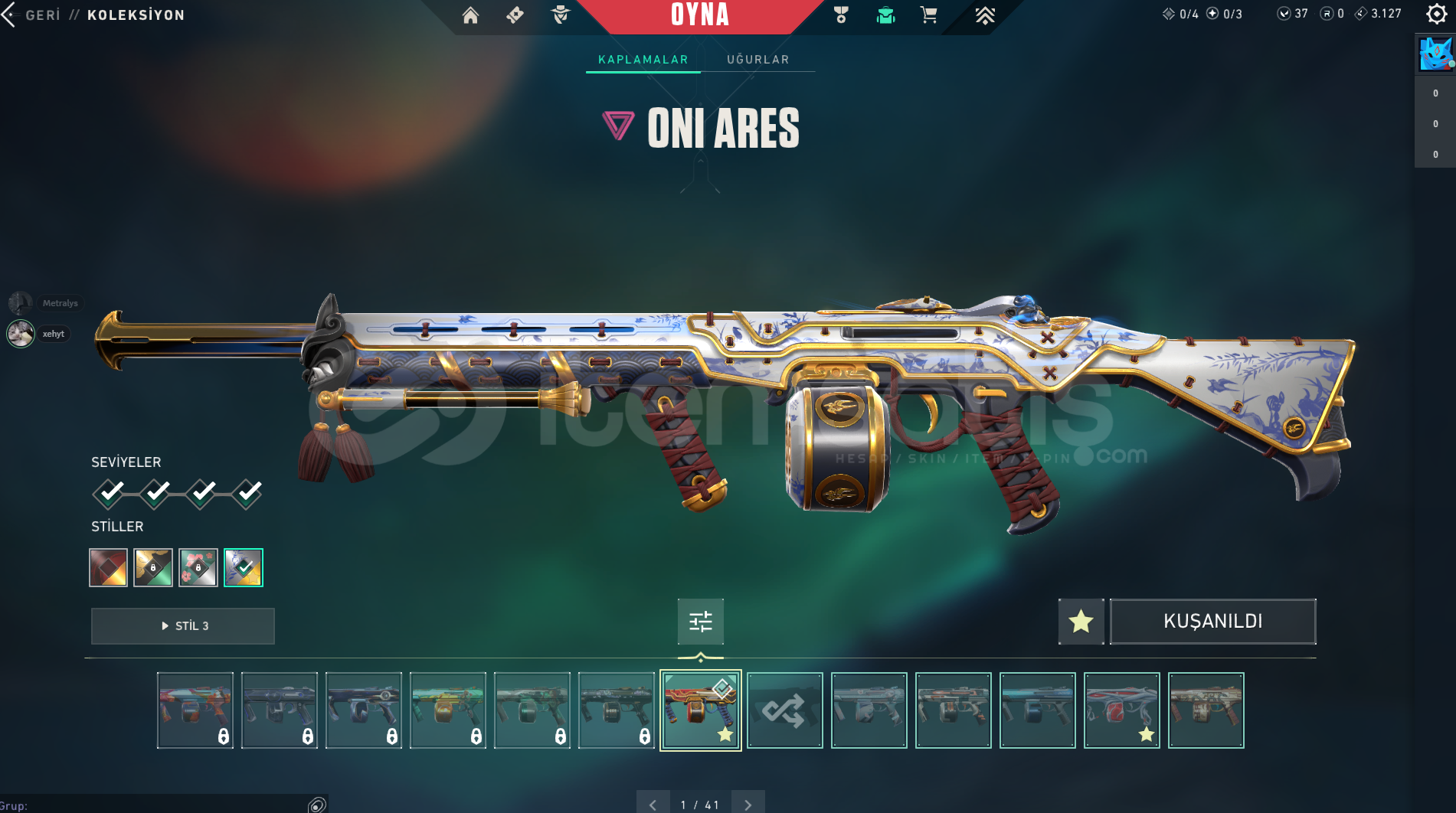Viewport: 1456px width, 813px height.
Task: Start a match with OYNA
Action: point(699,15)
